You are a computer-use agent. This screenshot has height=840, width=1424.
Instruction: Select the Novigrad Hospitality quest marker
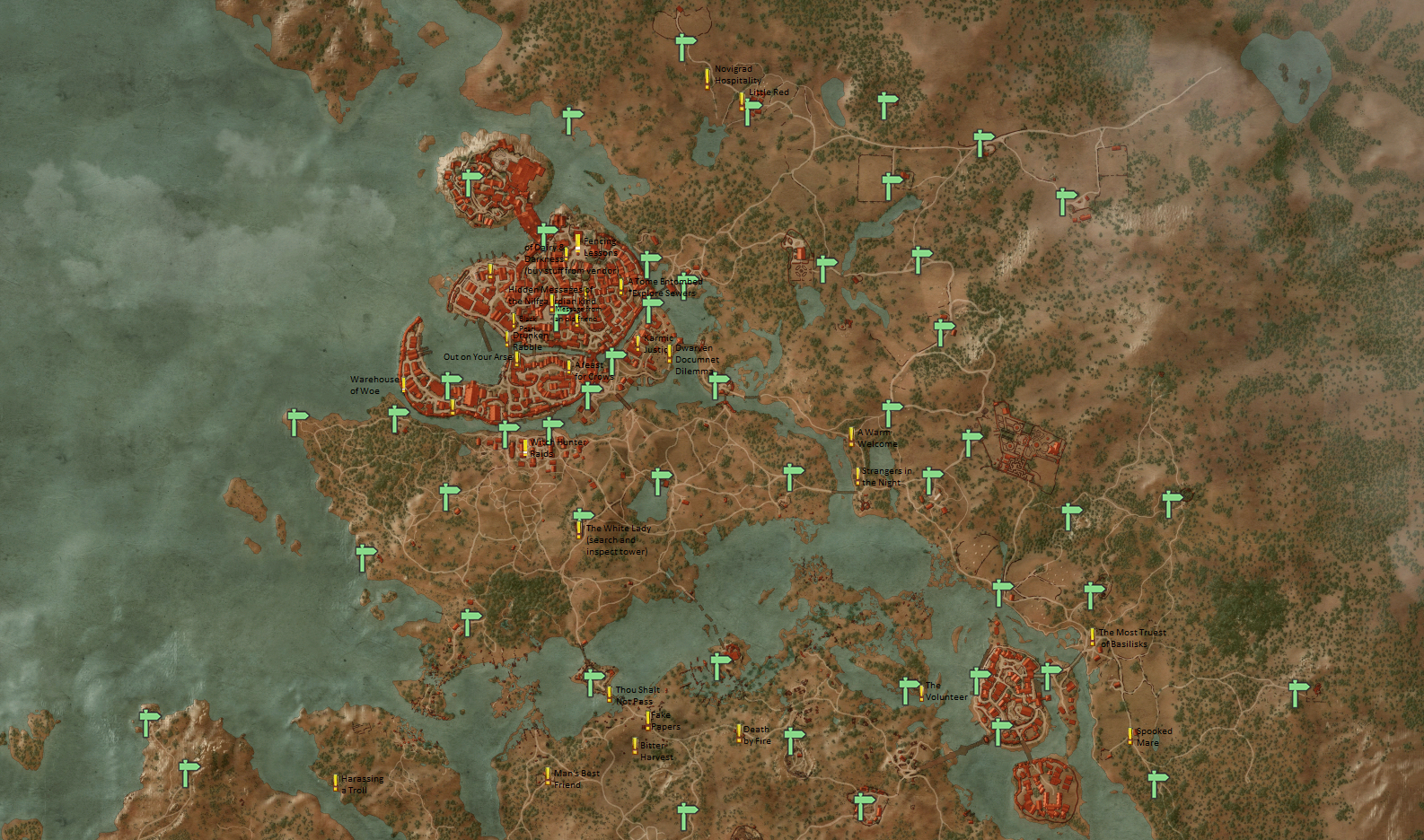coord(708,79)
